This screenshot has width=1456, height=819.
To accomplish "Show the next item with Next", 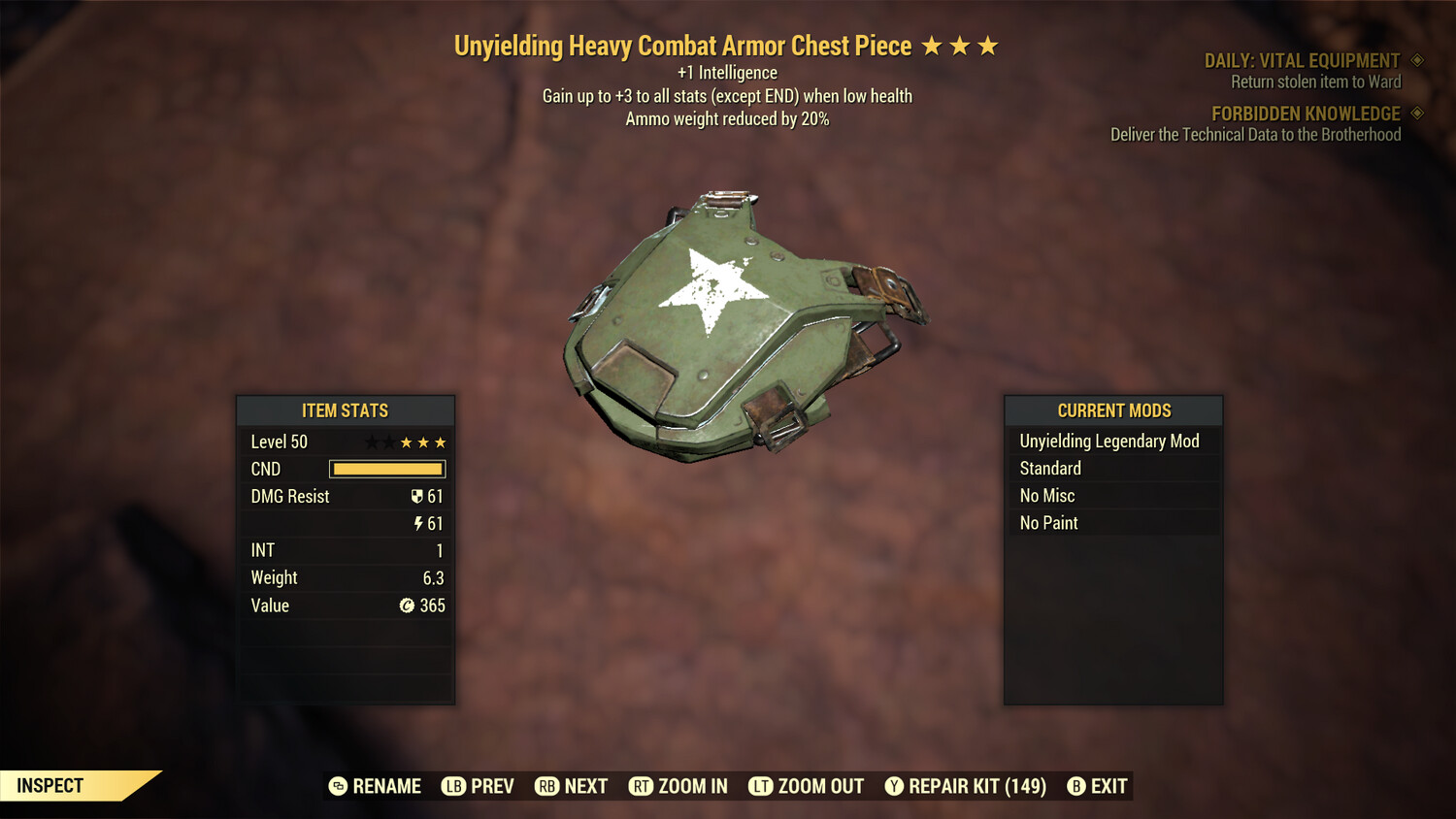I will coord(572,786).
